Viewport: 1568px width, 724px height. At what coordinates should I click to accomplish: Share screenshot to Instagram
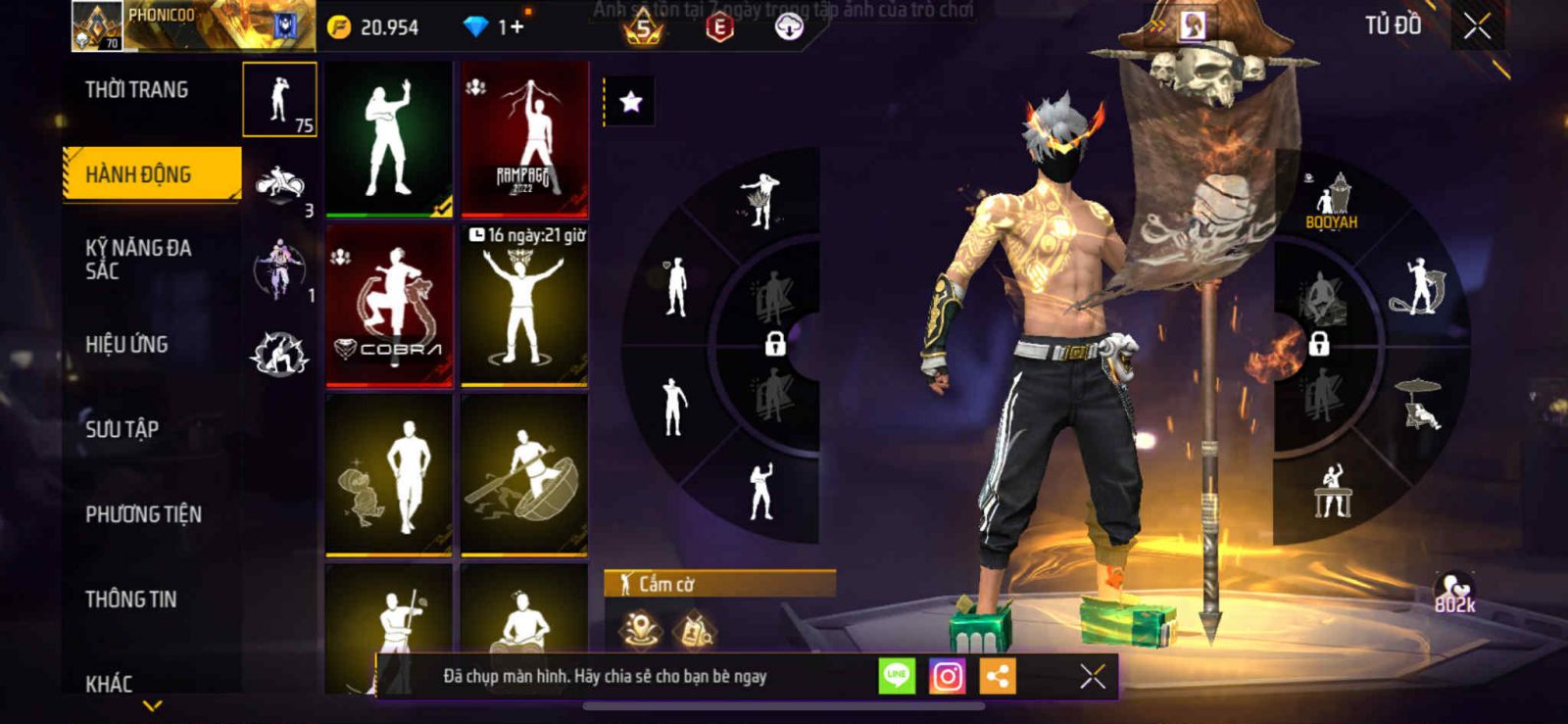(x=947, y=676)
